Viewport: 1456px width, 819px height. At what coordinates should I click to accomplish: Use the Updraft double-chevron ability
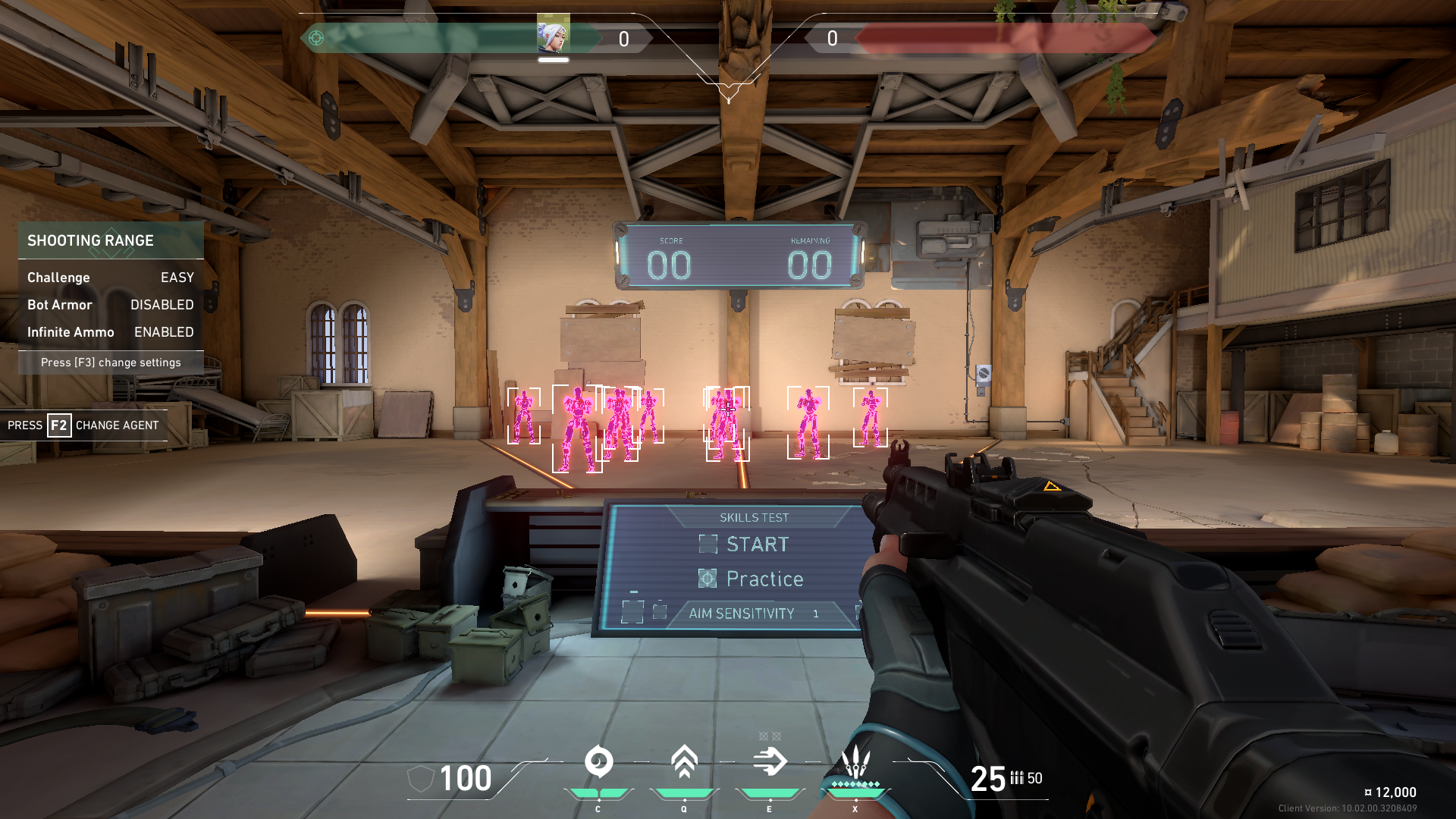pos(684,762)
